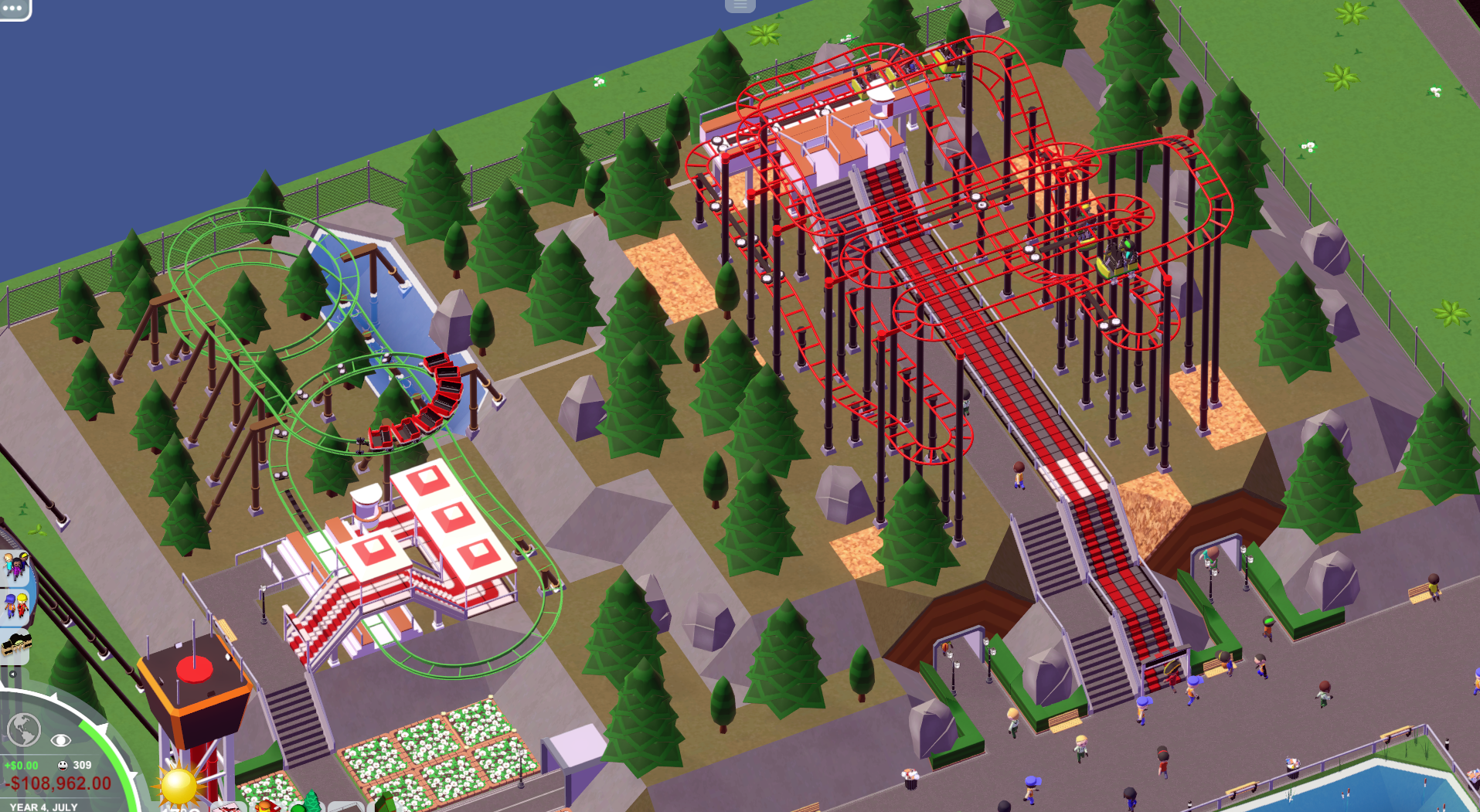Open the staff management panel
This screenshot has height=812, width=1480.
point(15,606)
